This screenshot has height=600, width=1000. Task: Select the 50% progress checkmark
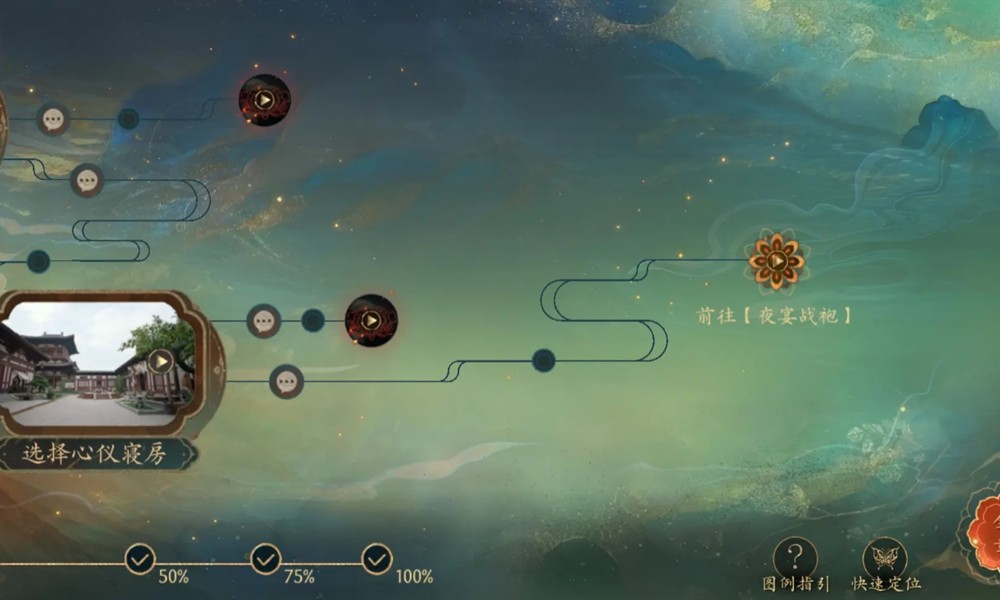click(140, 558)
